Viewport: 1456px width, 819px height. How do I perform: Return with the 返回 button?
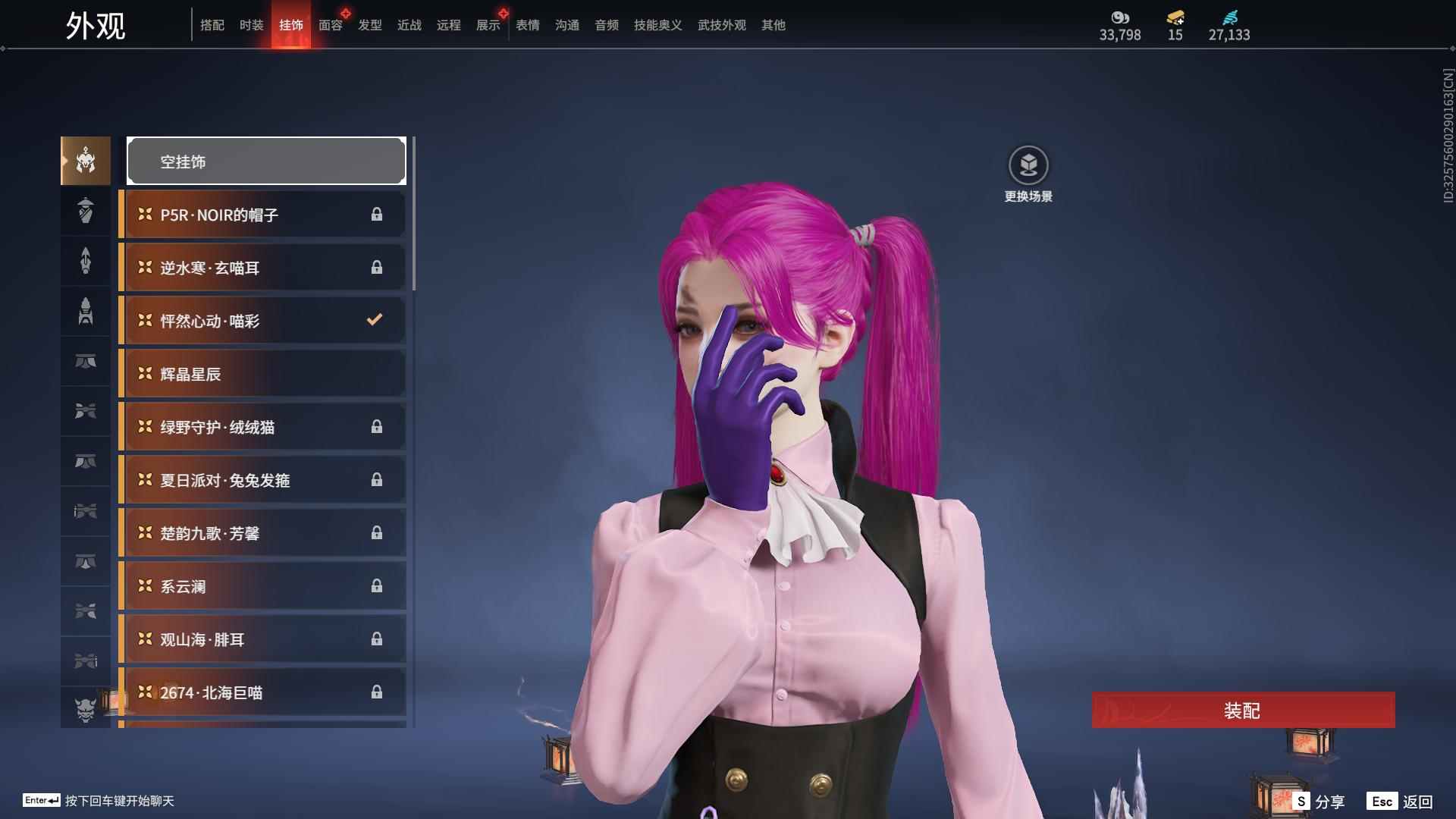pyautogui.click(x=1401, y=801)
